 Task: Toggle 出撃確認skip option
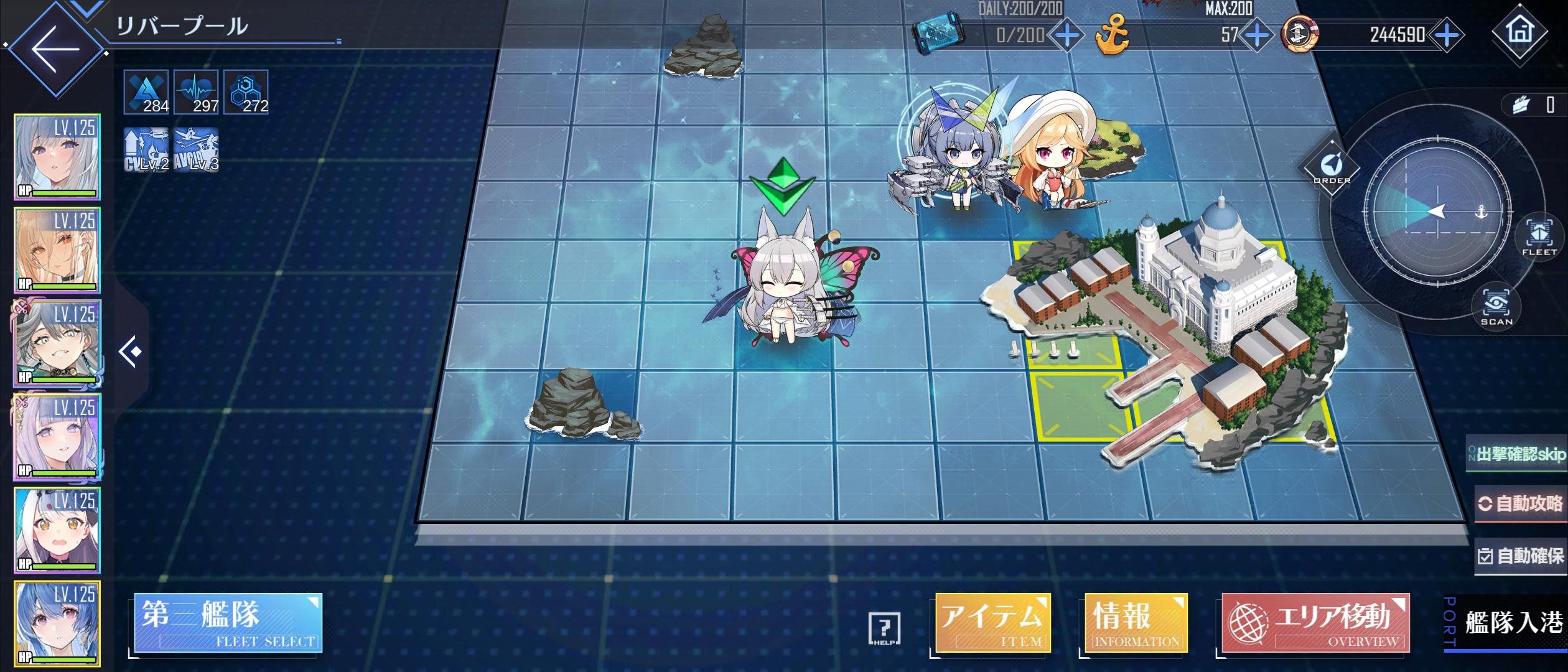pyautogui.click(x=1517, y=454)
